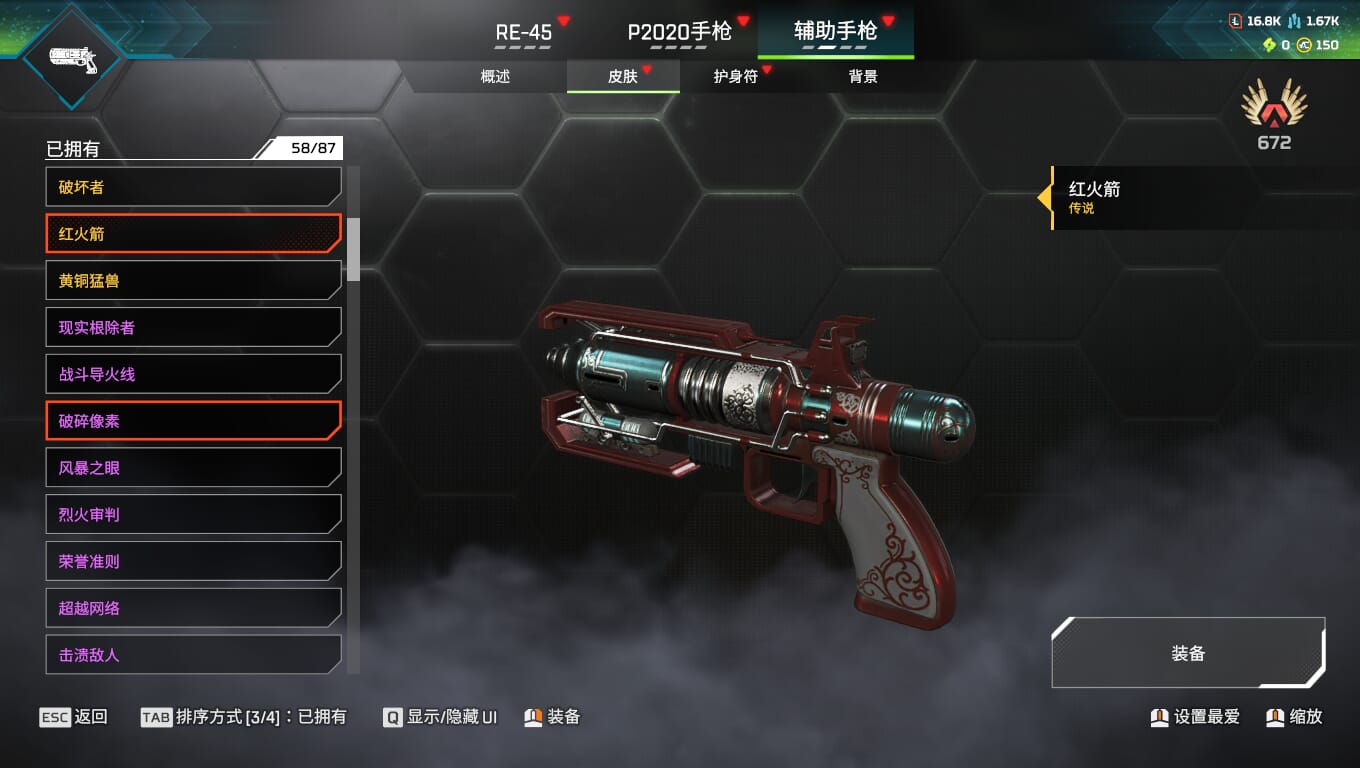
Task: Choose the 击溃敌人 skin
Action: [x=193, y=655]
